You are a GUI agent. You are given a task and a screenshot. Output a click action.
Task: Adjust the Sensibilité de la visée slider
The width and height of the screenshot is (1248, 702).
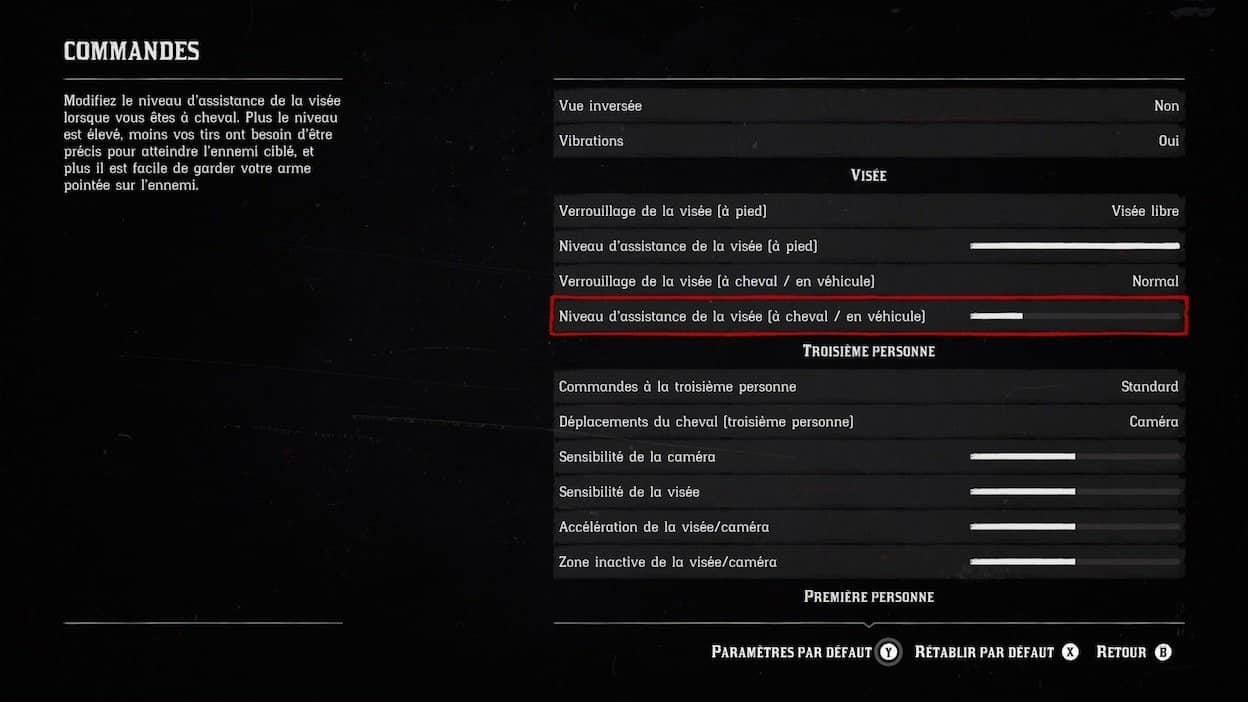1074,492
